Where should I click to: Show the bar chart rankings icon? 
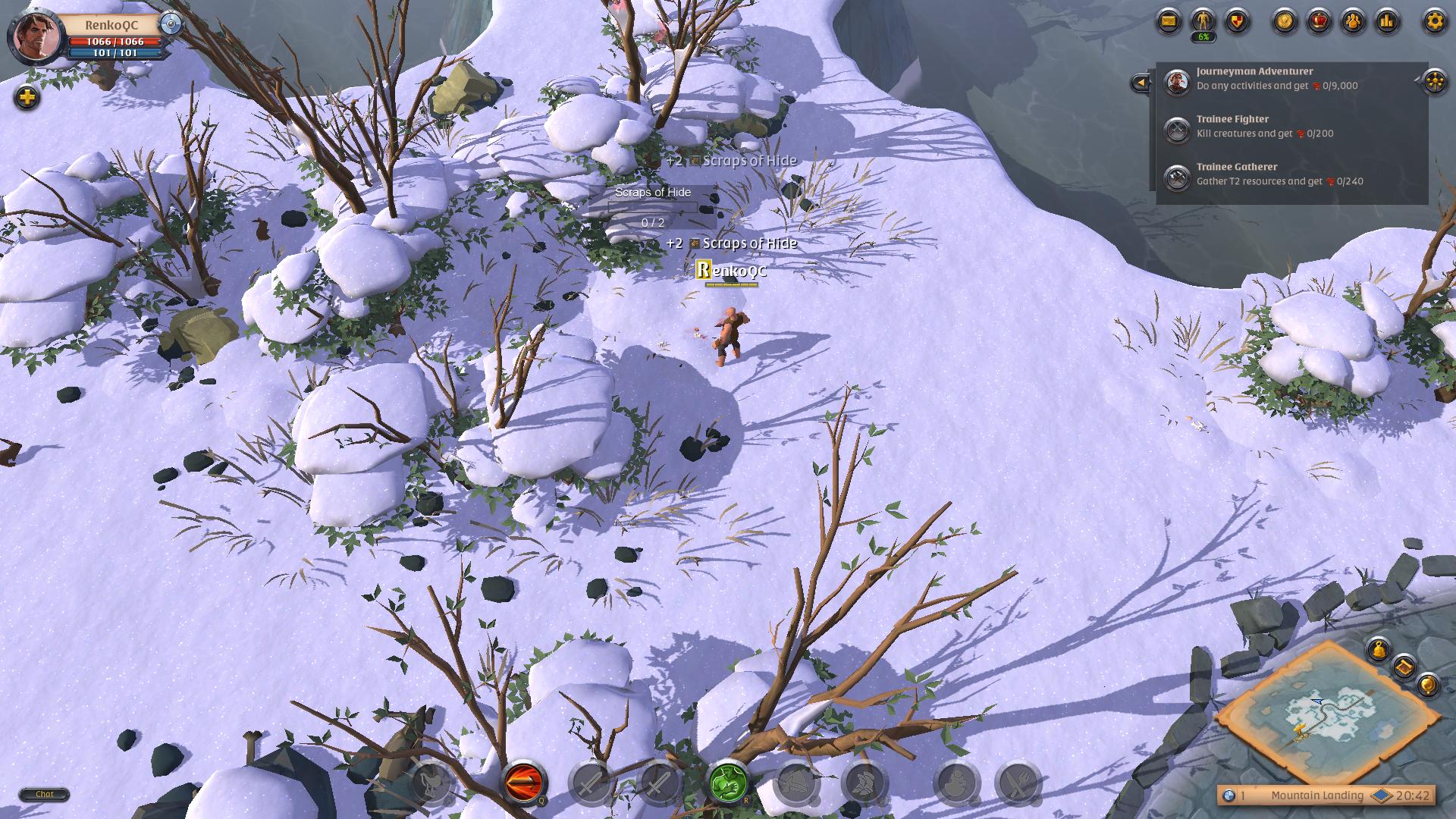[x=1387, y=20]
